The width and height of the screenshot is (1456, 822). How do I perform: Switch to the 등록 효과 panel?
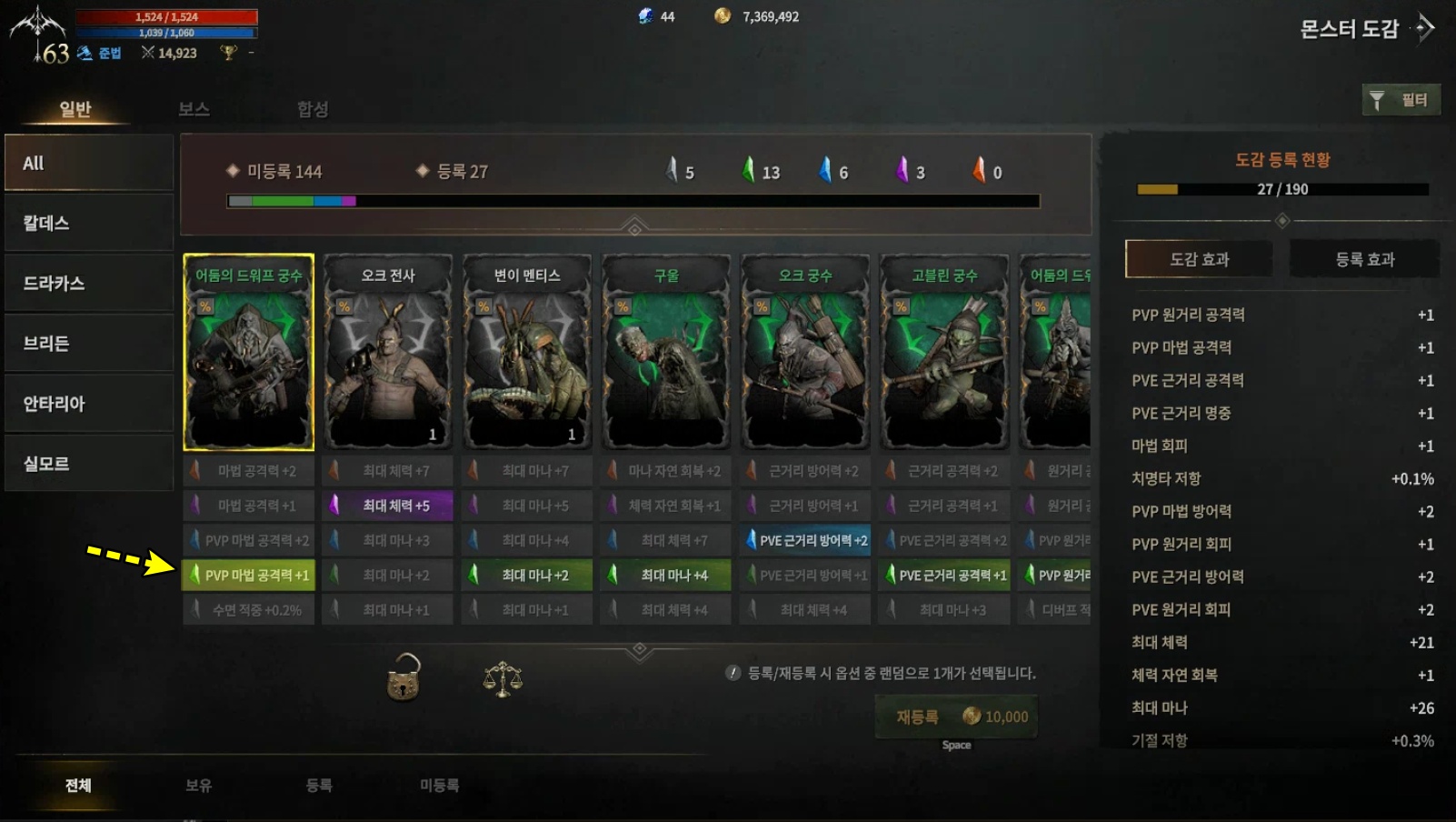pyautogui.click(x=1363, y=258)
